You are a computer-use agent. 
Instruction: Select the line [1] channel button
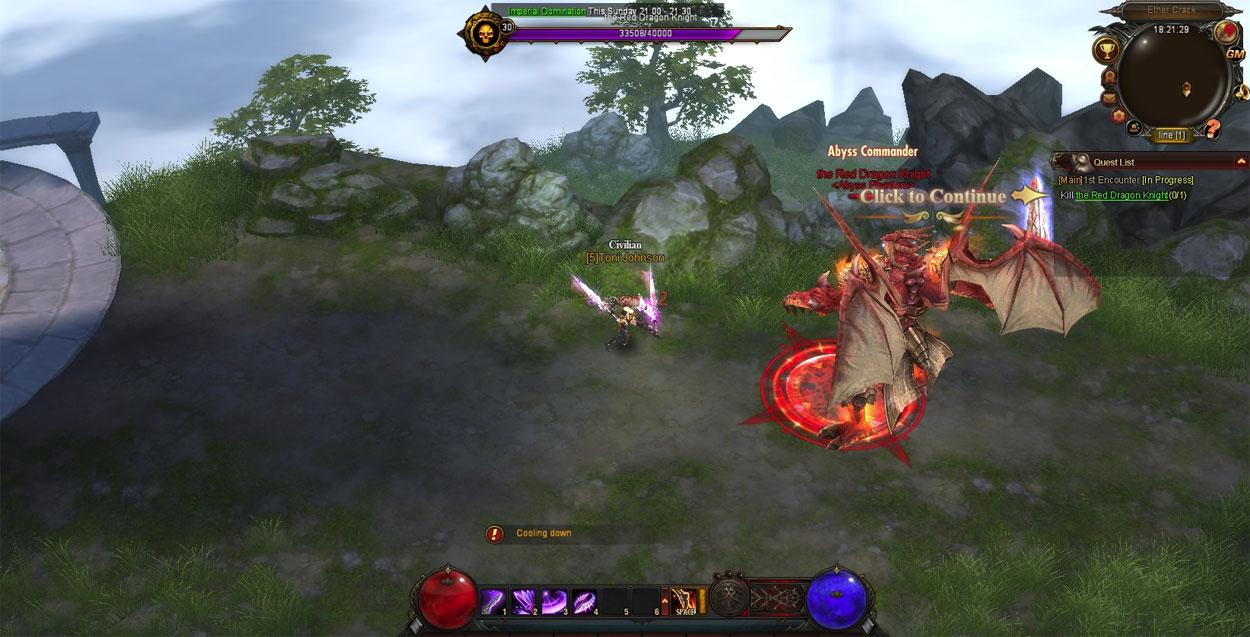(x=1170, y=135)
